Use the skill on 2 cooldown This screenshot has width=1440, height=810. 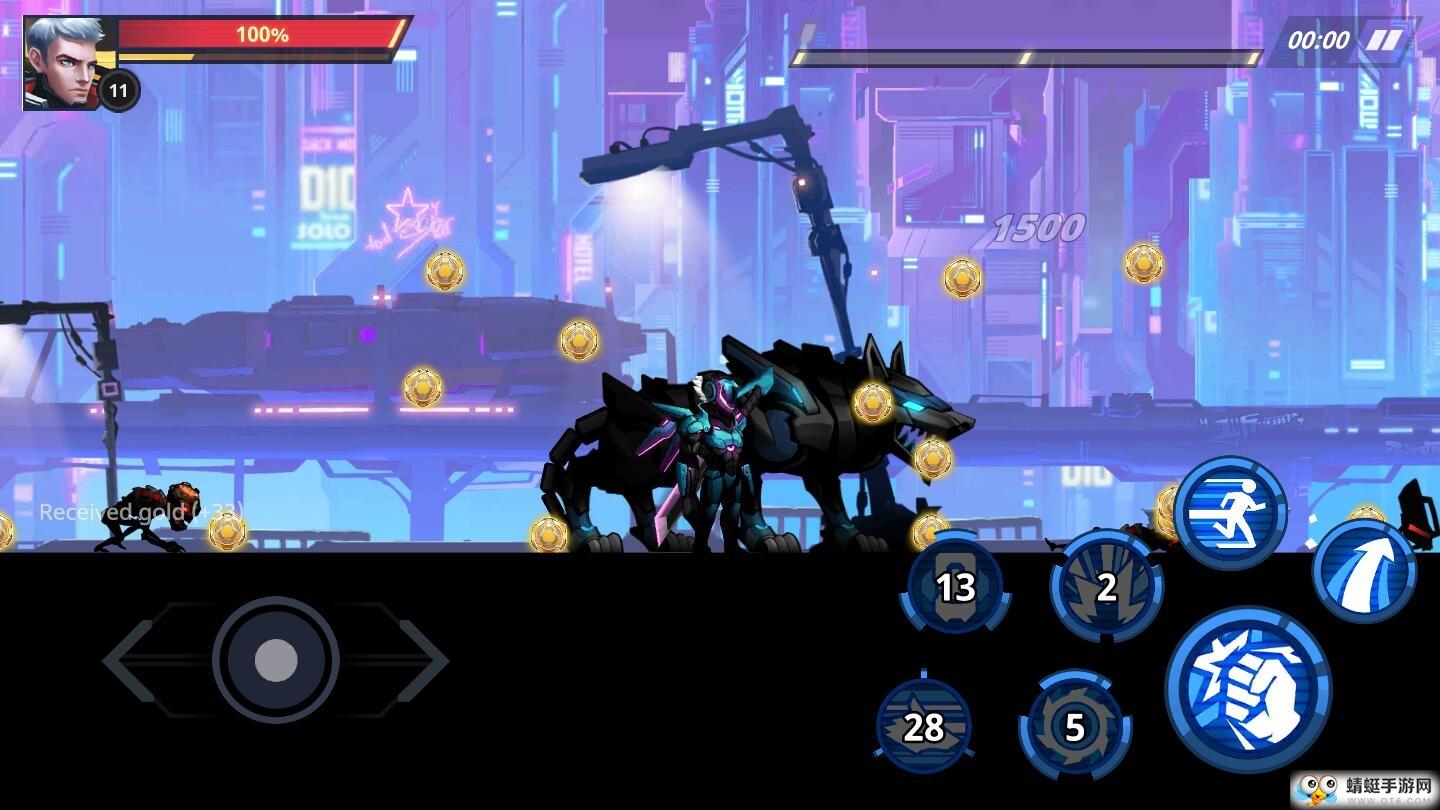coord(1106,587)
